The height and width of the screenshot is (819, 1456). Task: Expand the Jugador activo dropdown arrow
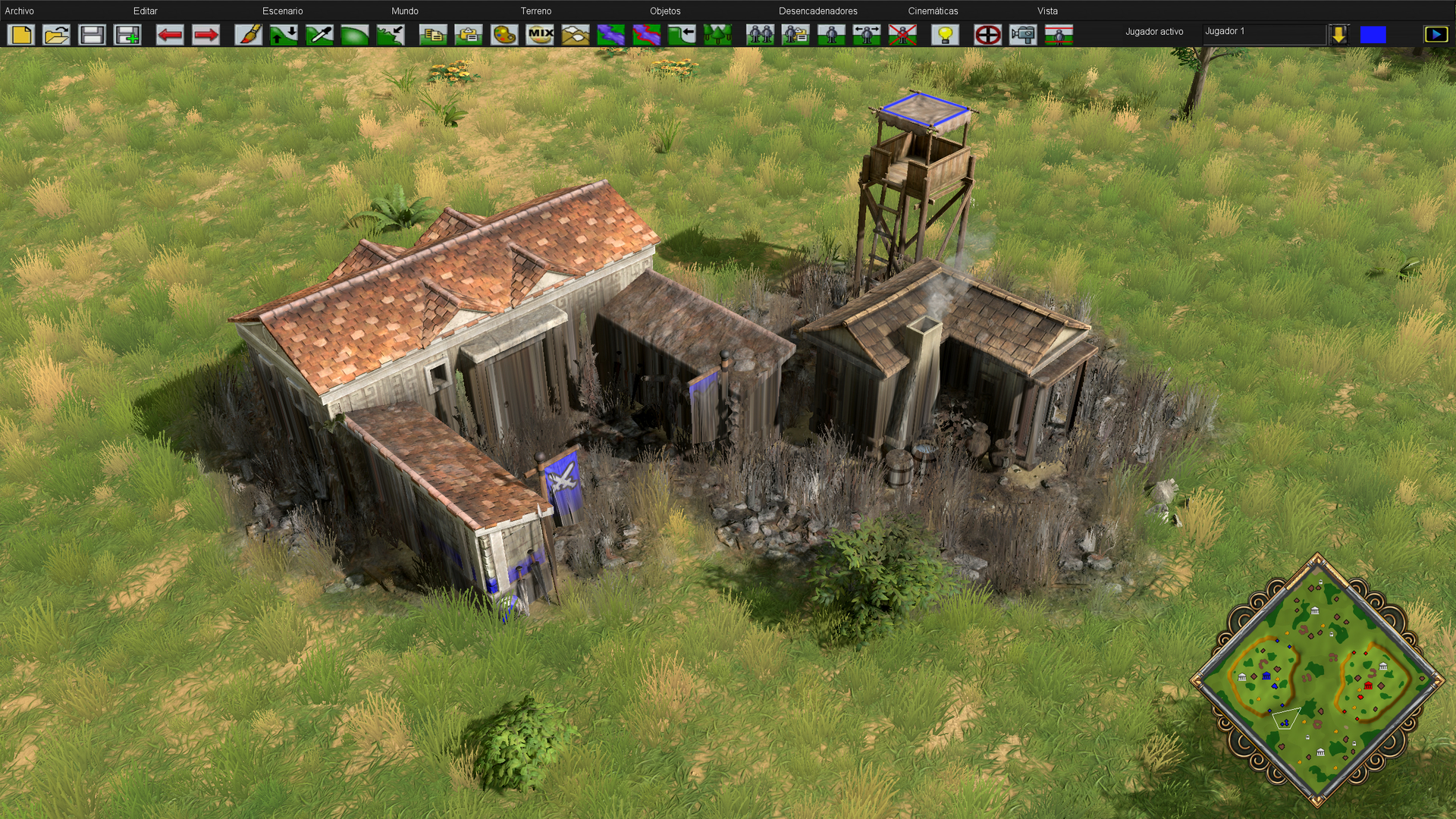tap(1338, 35)
